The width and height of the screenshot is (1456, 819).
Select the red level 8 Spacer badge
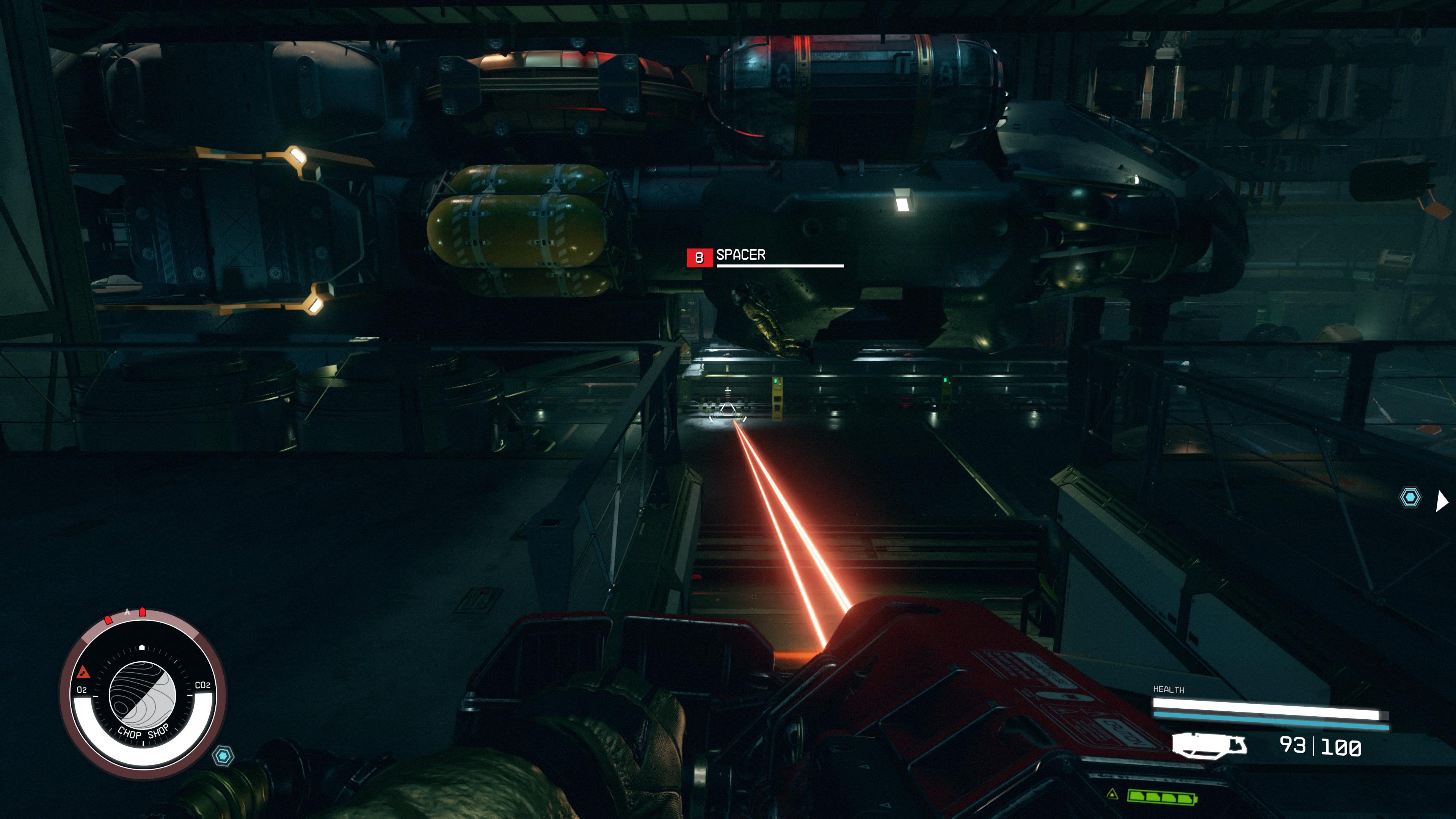699,258
